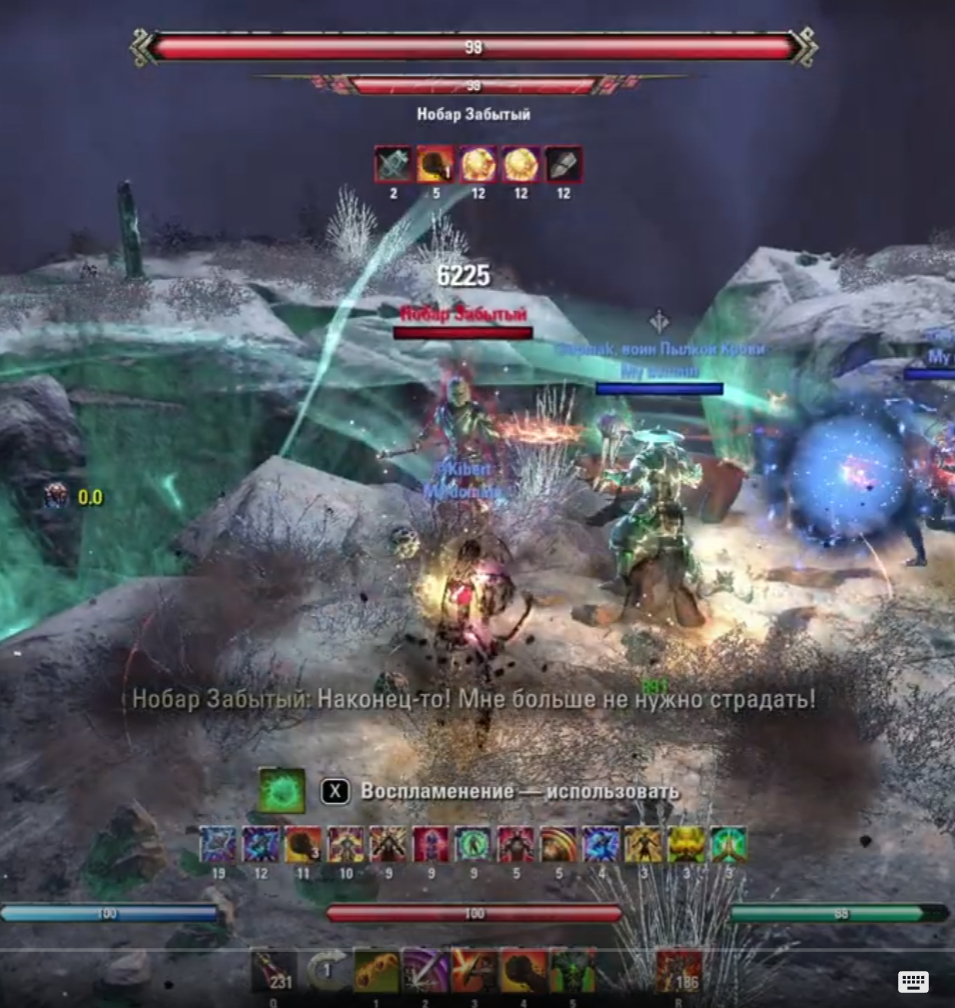Use the quickslot item showing 231

(273, 971)
